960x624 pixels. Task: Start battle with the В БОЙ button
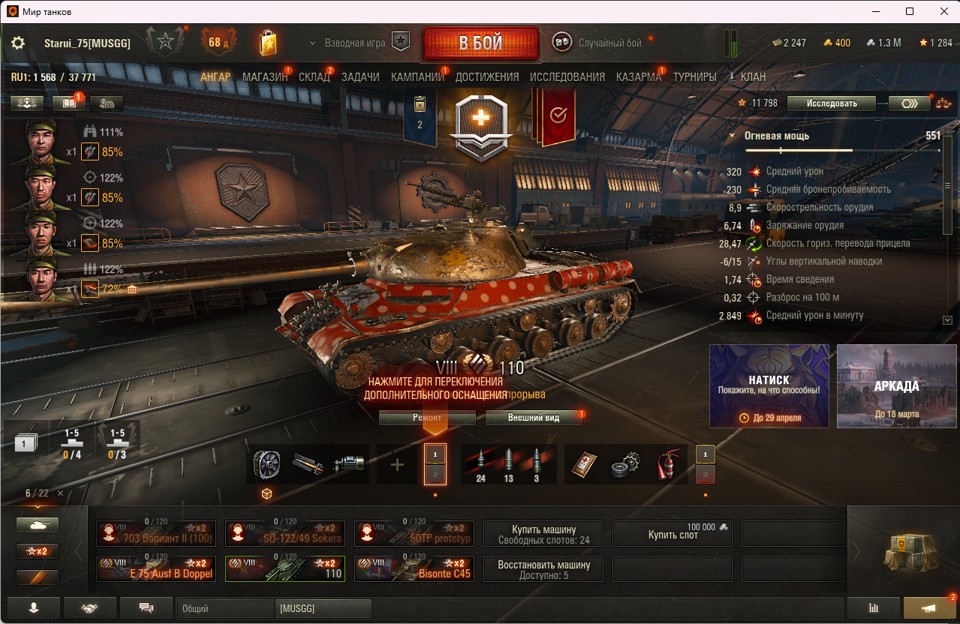tap(480, 43)
